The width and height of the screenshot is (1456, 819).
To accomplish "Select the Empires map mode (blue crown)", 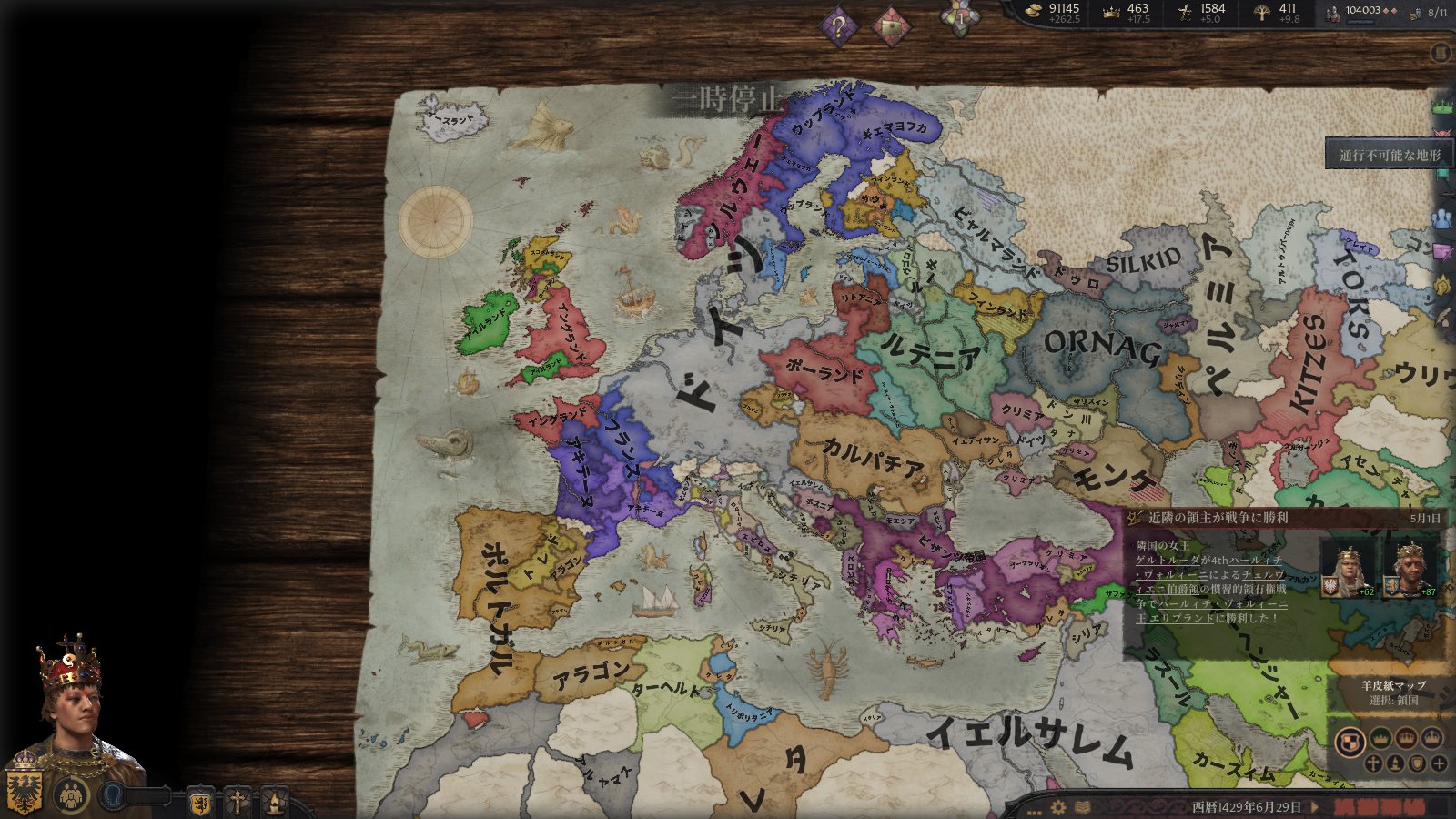I will point(1431,739).
